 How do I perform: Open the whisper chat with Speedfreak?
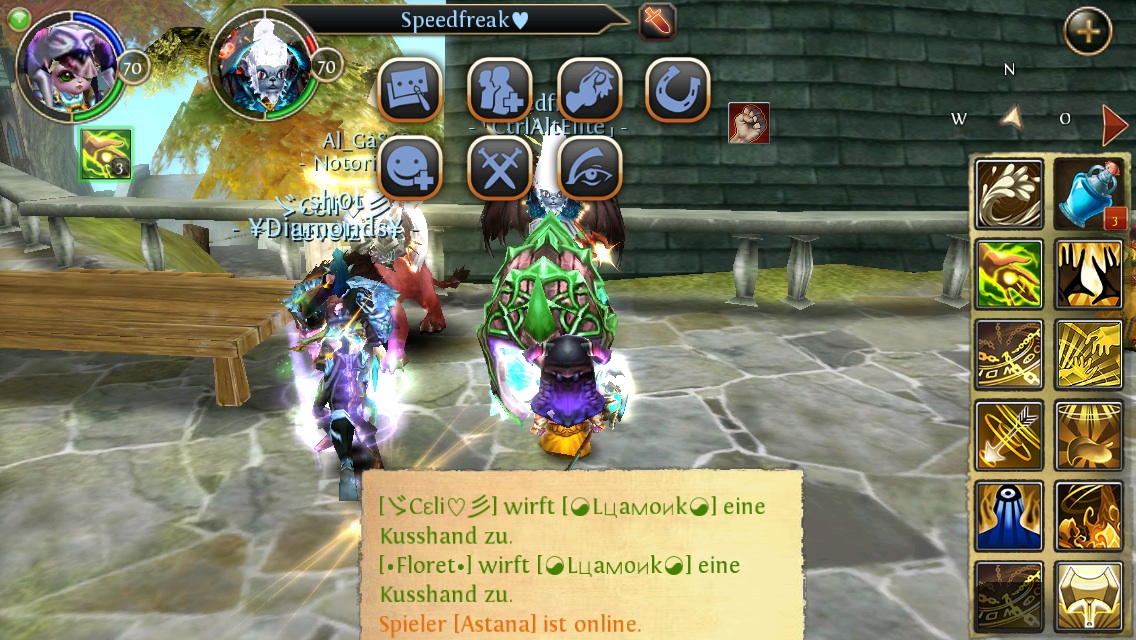[x=410, y=90]
